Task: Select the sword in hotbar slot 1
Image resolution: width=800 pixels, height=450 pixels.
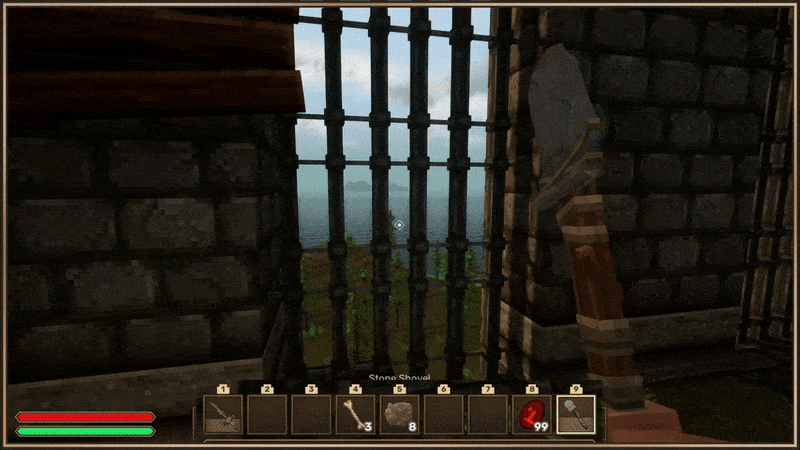Action: [x=223, y=414]
